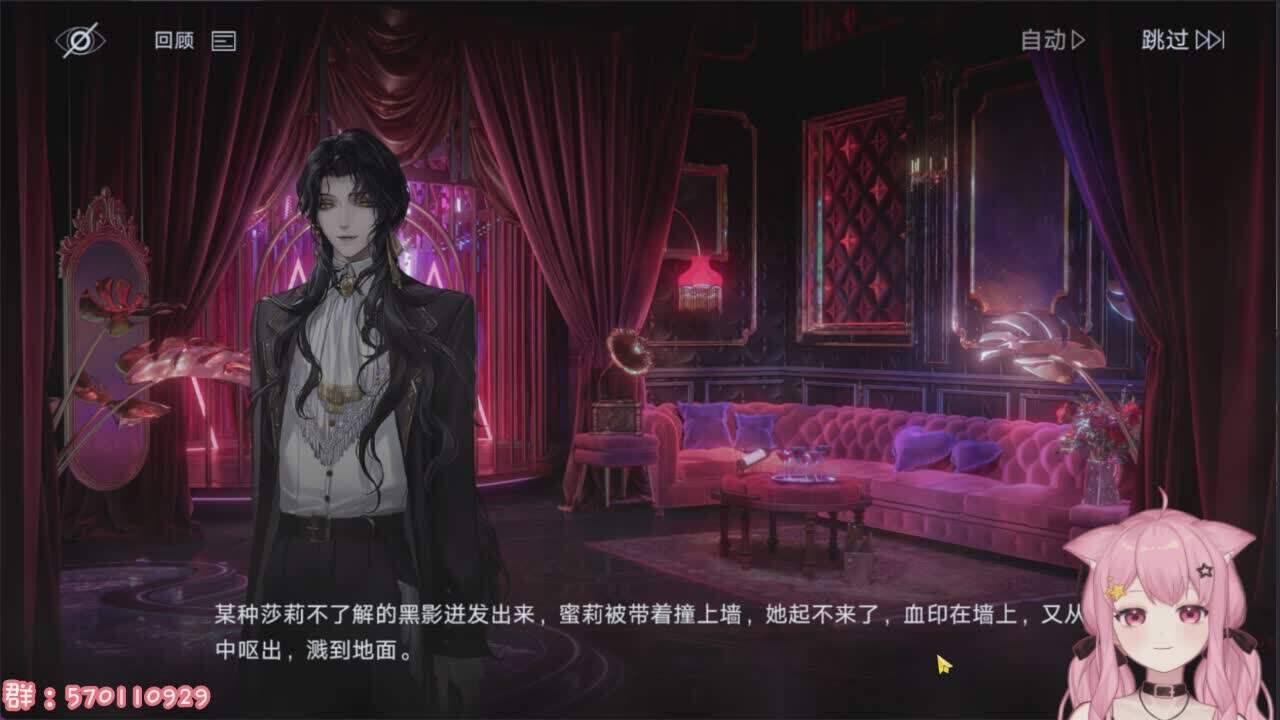1280x720 pixels.
Task: Click the streamer's pink-haired avatar overlay
Action: [1160, 620]
